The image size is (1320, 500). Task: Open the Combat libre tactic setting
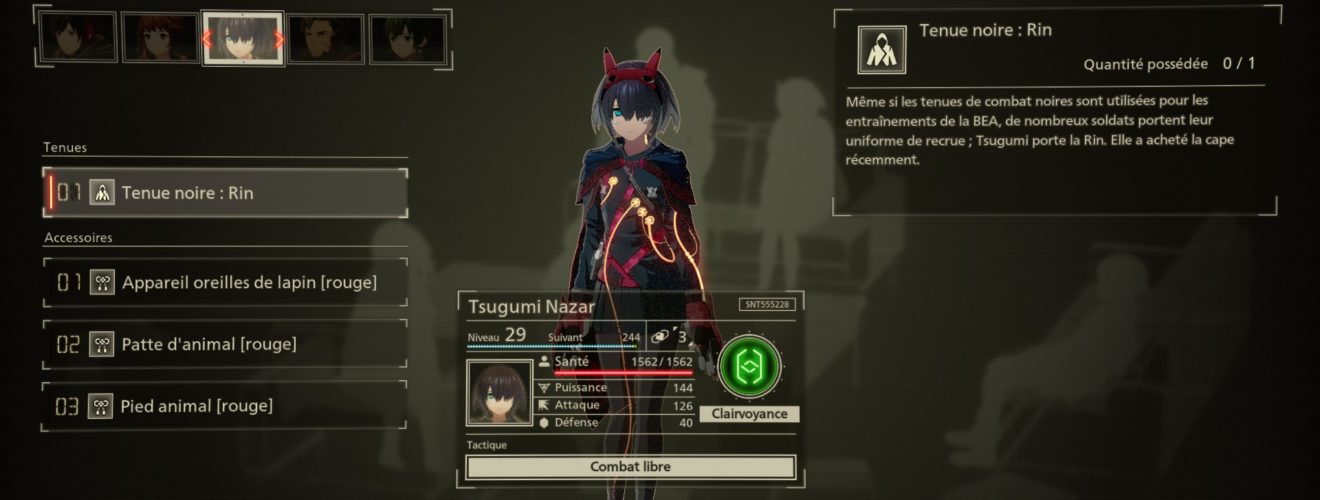pyautogui.click(x=630, y=467)
